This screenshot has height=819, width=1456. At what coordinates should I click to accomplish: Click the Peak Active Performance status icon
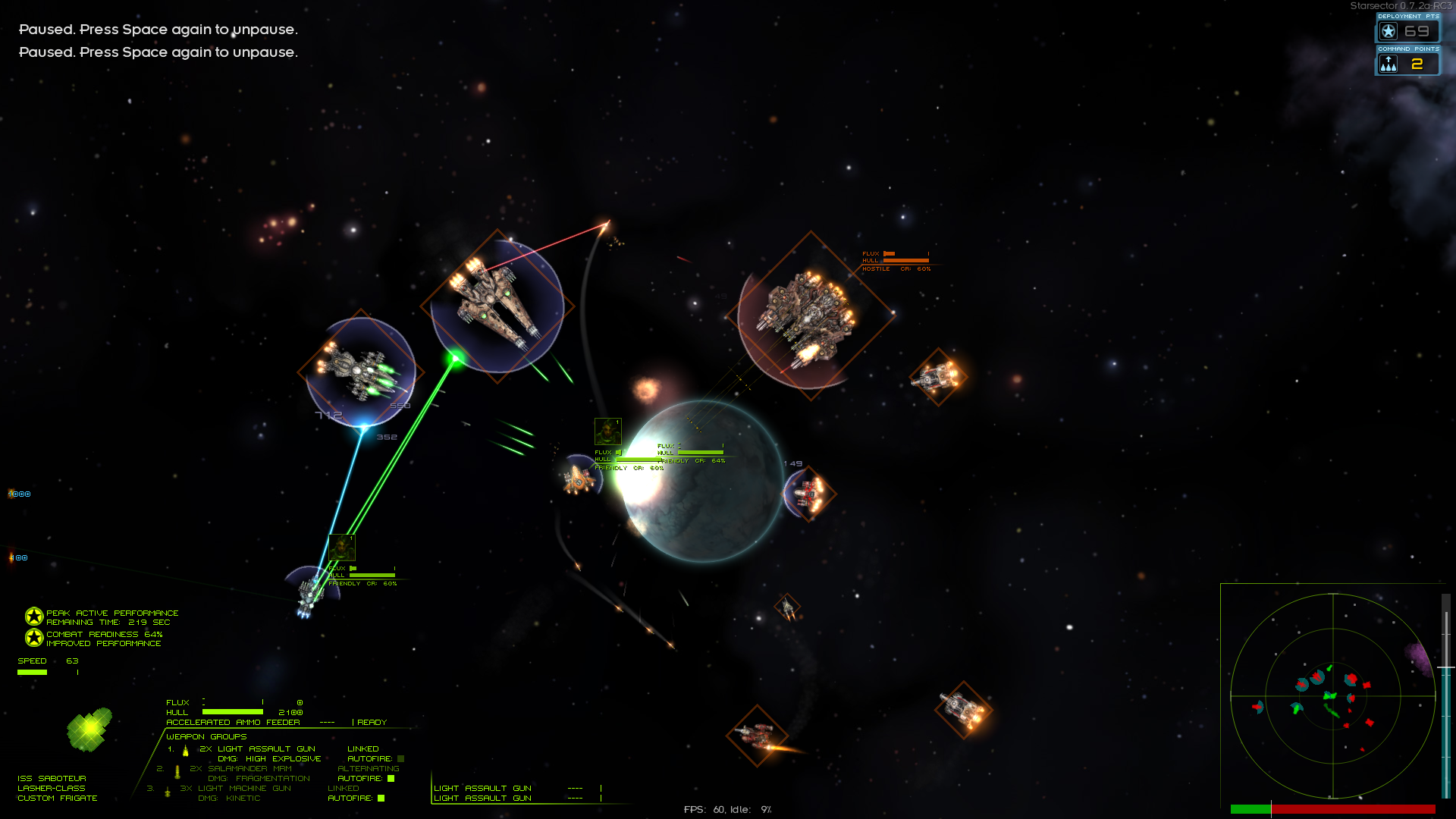click(34, 617)
